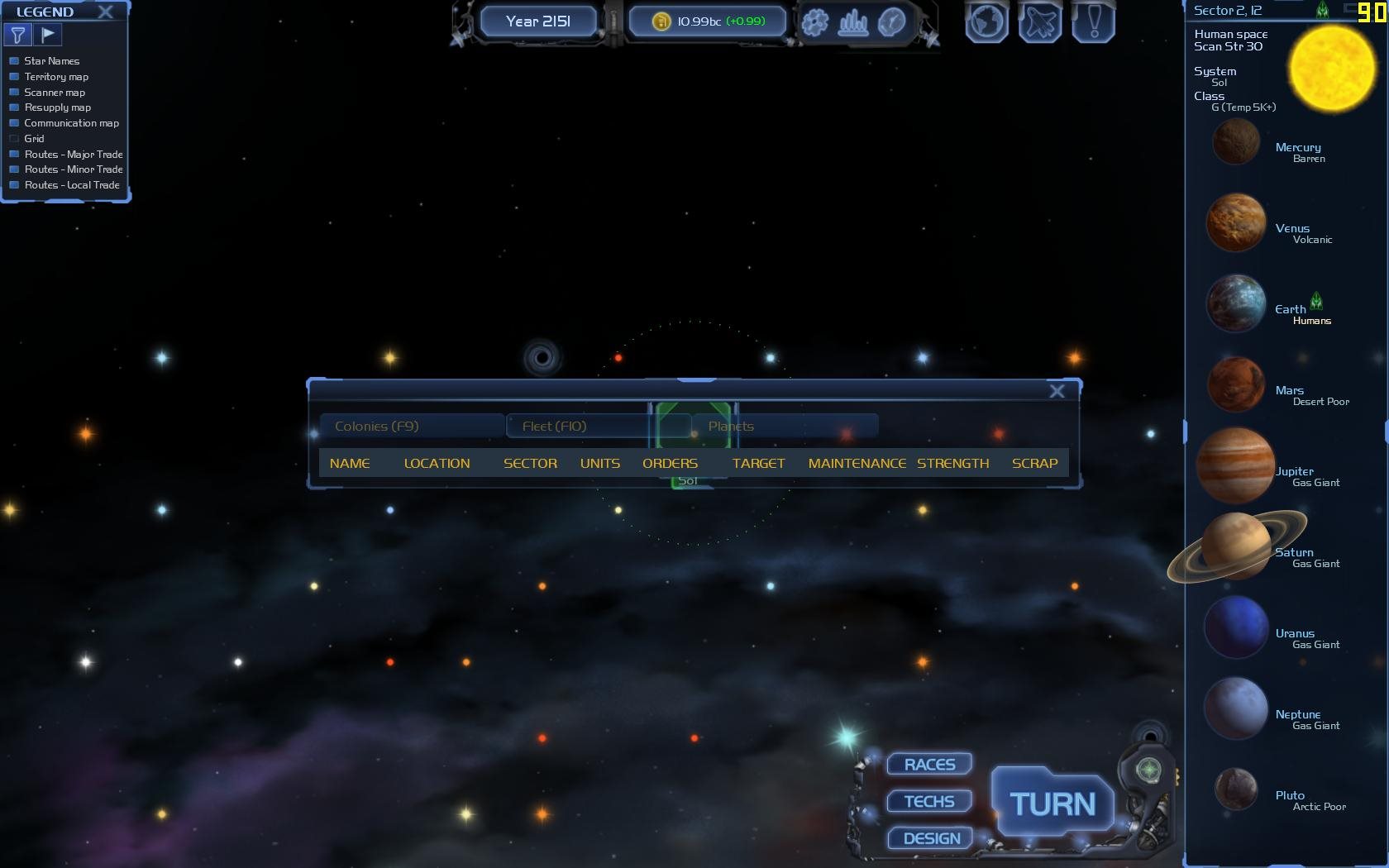Switch to the Colonies (F9) tab
Viewport: 1389px width, 868px height.
(x=411, y=427)
